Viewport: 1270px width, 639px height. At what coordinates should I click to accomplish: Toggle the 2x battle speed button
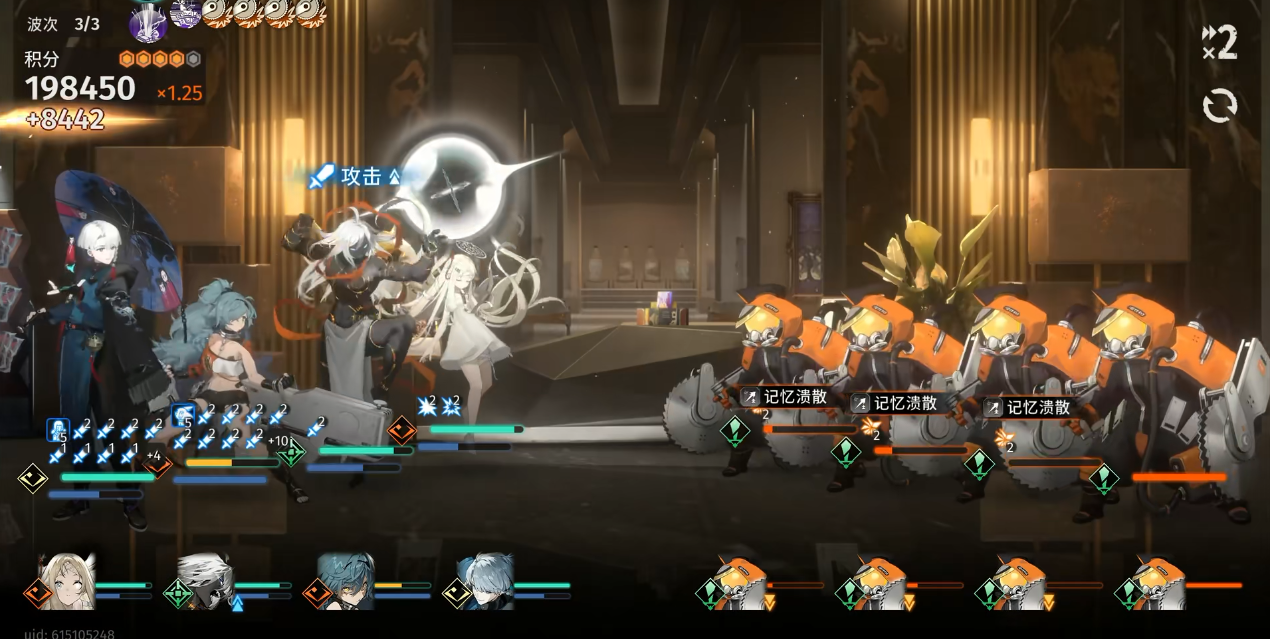click(1220, 43)
